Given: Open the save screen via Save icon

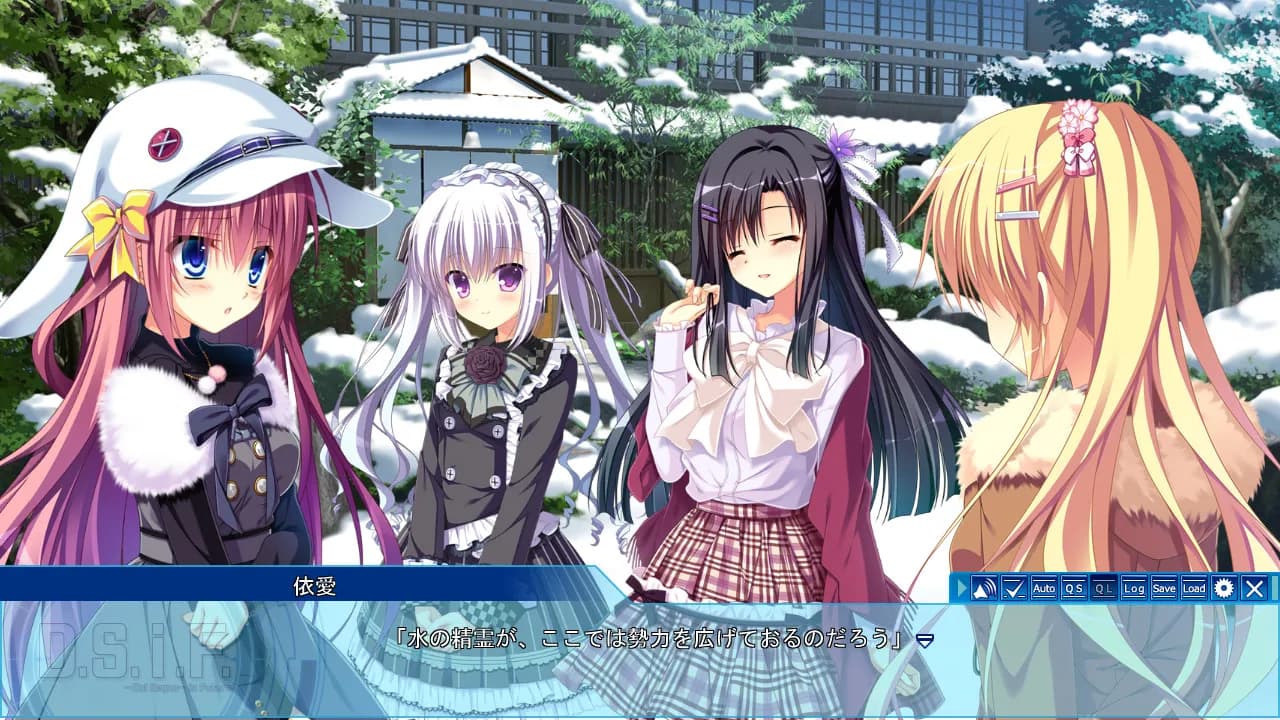Looking at the screenshot, I should [x=1162, y=589].
